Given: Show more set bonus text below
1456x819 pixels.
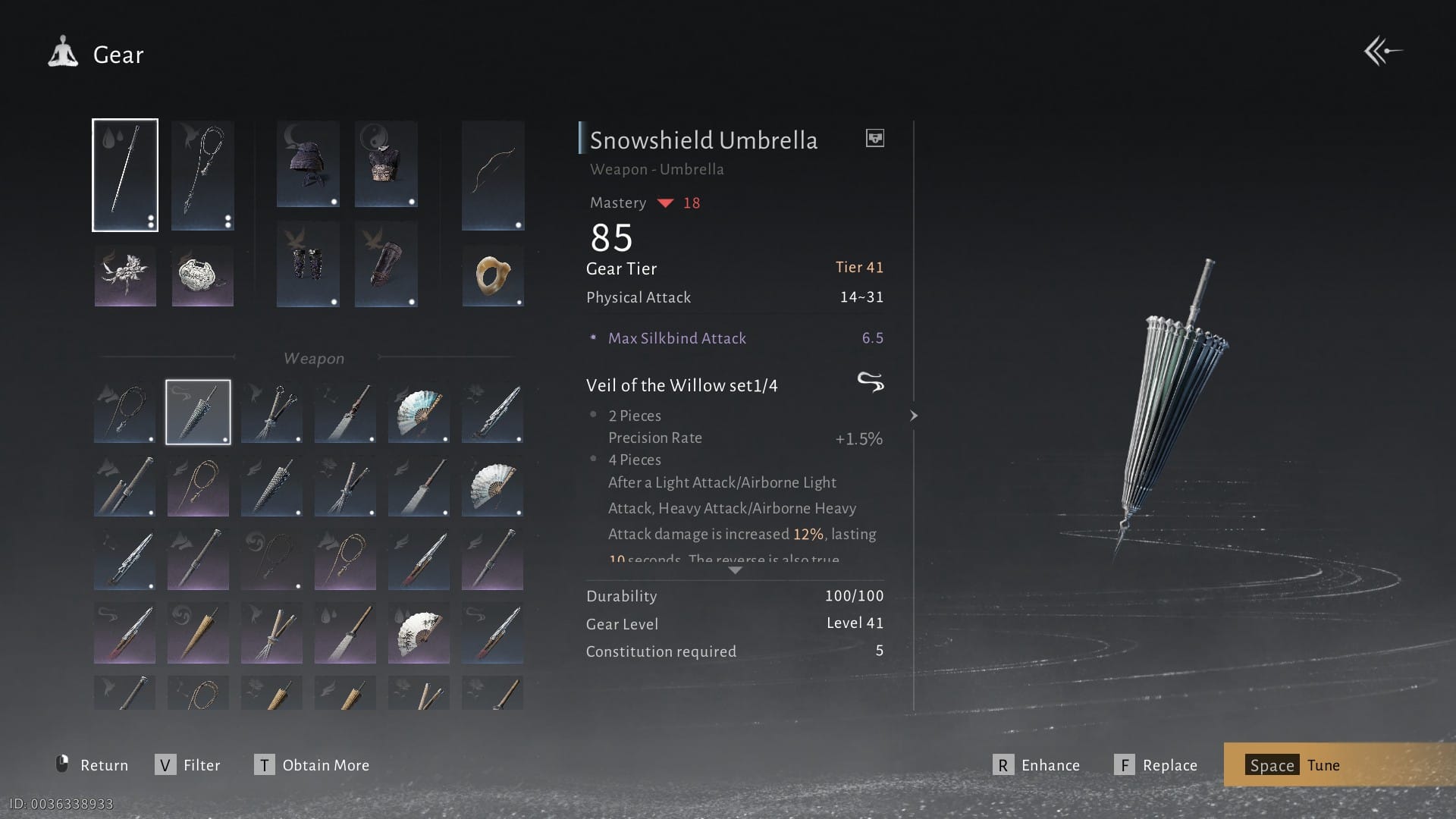Looking at the screenshot, I should [735, 570].
